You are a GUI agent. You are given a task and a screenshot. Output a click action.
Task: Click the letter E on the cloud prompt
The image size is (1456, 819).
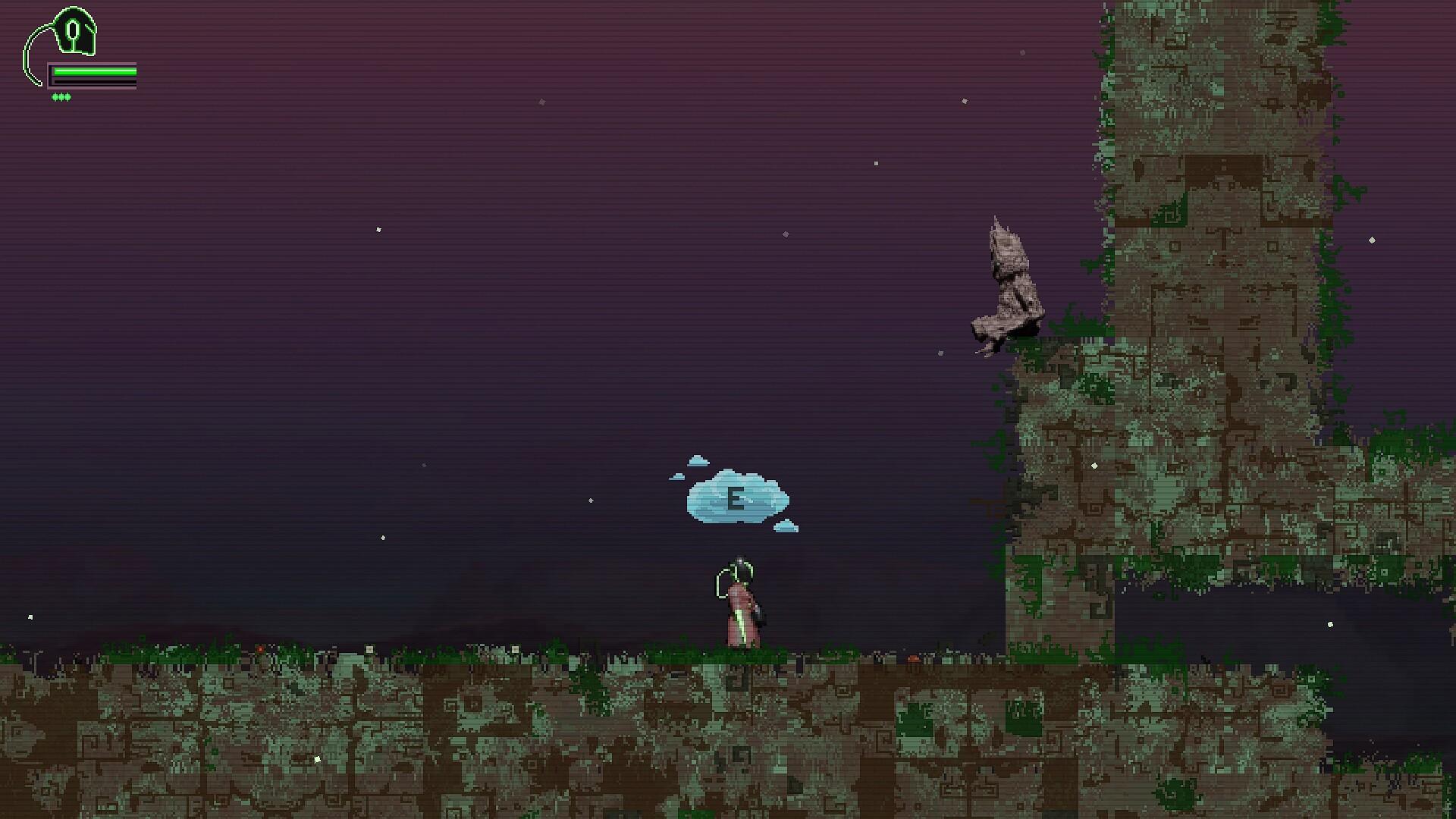tap(736, 497)
